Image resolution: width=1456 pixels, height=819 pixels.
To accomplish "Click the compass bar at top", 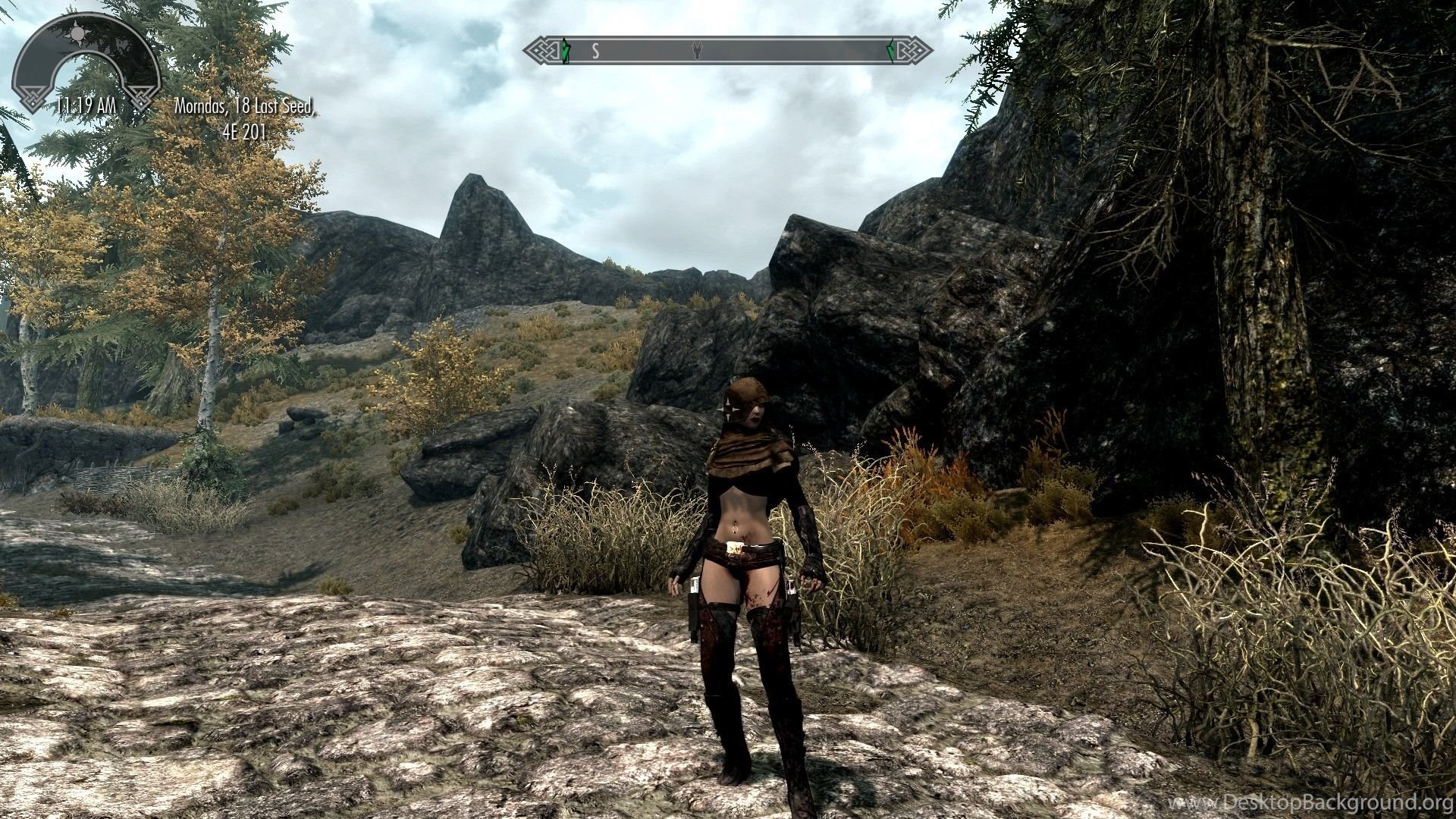I will [728, 51].
